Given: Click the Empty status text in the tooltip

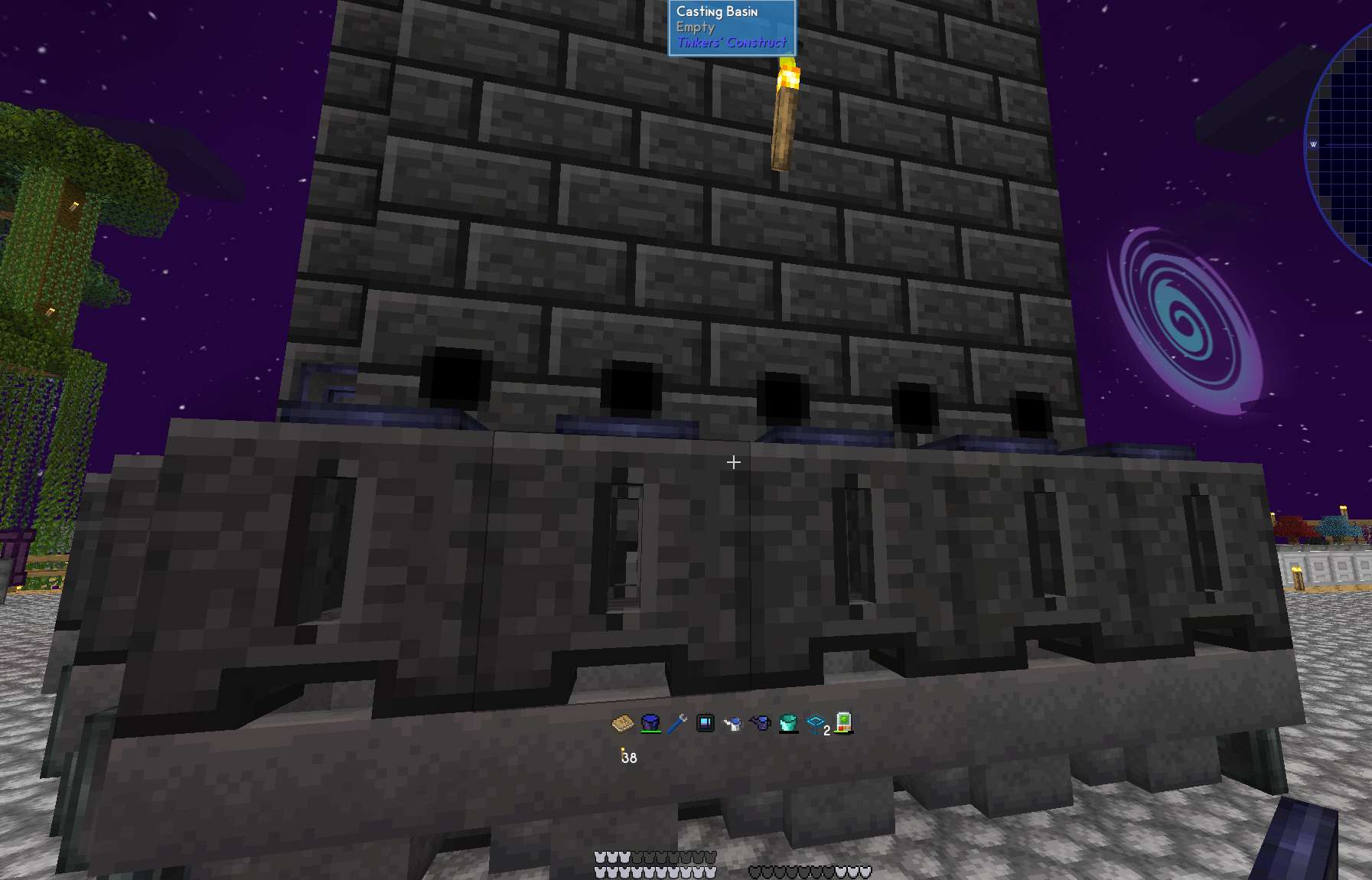Looking at the screenshot, I should (696, 27).
